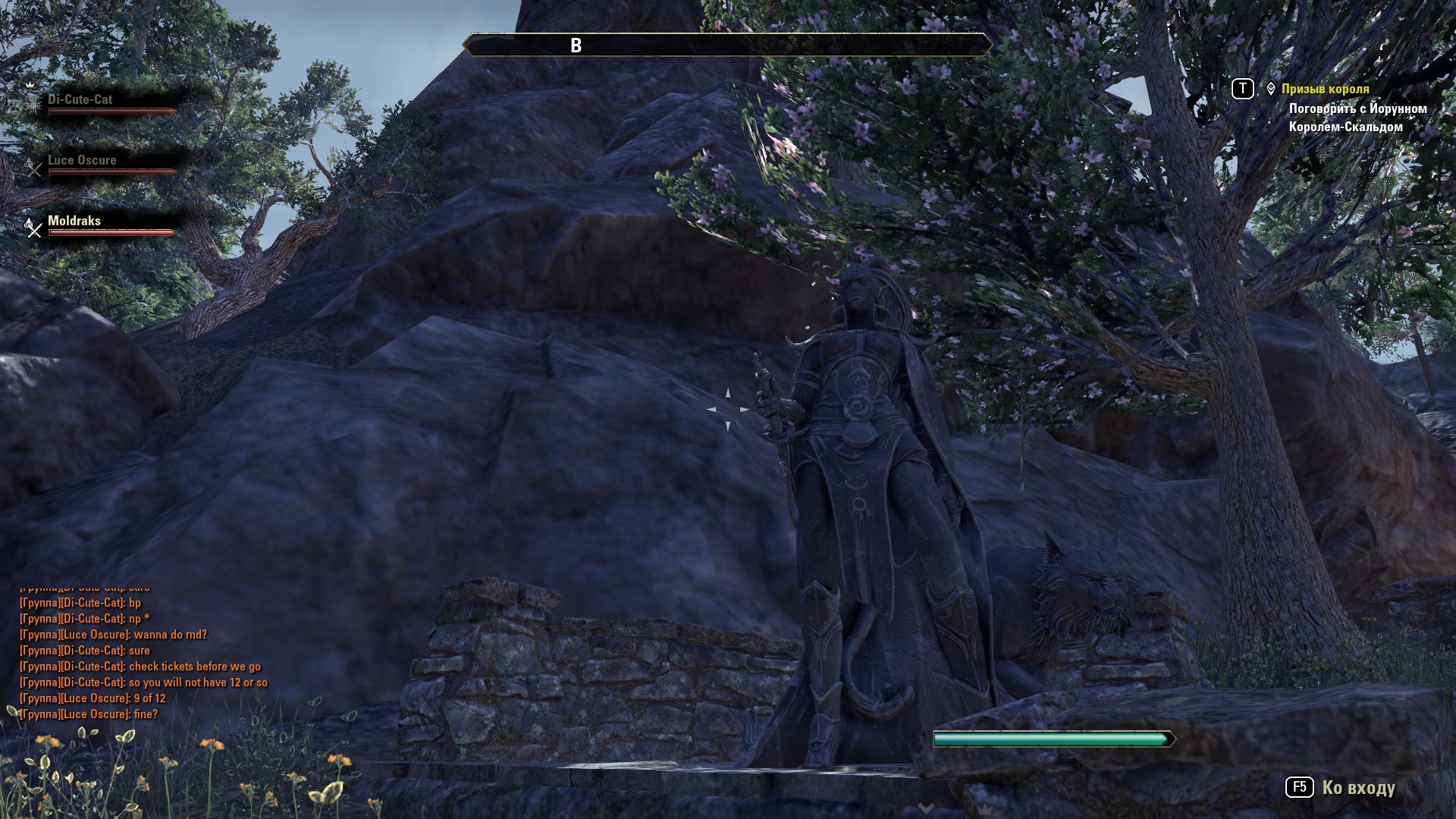1456x819 pixels.
Task: Click the group chat log window
Action: point(144,658)
